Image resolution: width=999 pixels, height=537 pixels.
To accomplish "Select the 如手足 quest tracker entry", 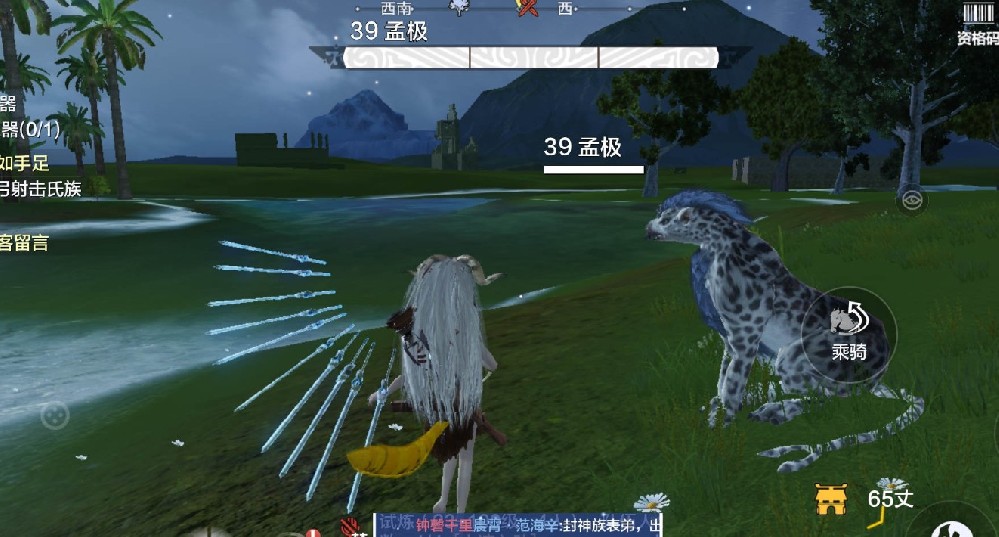I will pyautogui.click(x=24, y=160).
